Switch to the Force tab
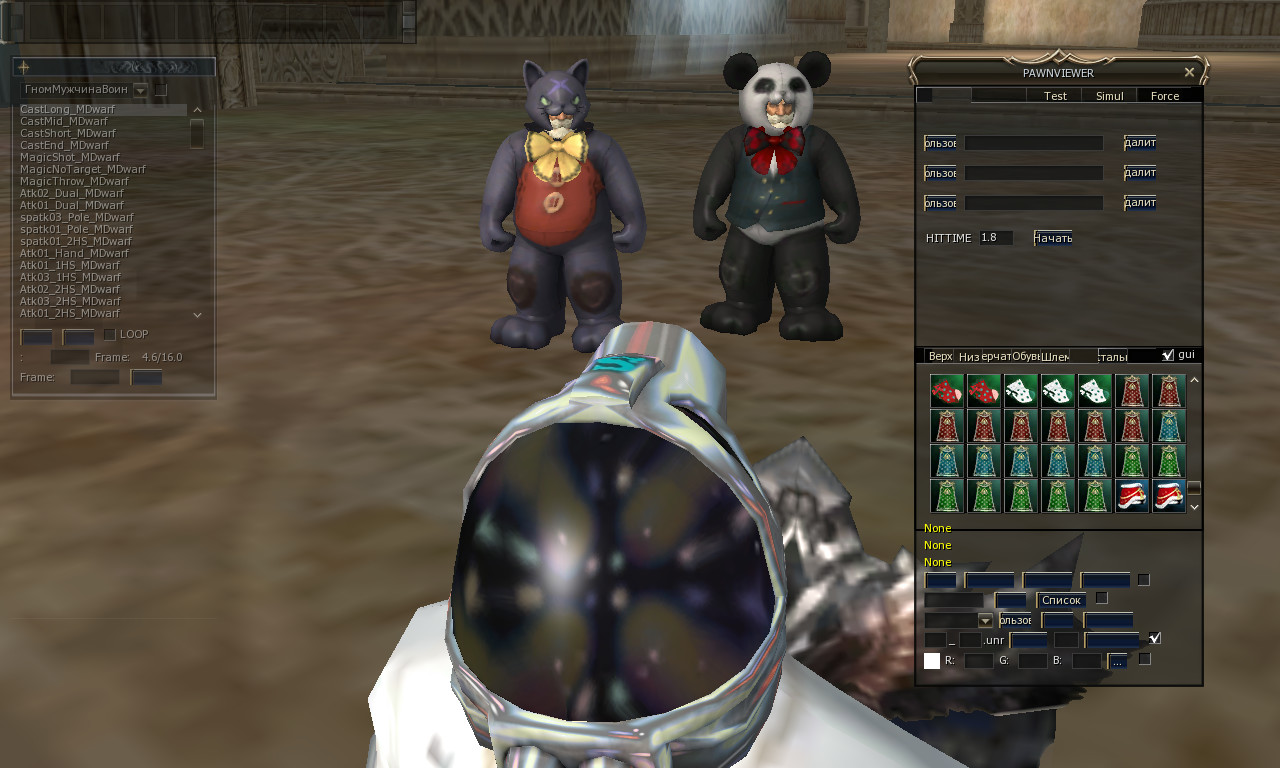 [1166, 95]
